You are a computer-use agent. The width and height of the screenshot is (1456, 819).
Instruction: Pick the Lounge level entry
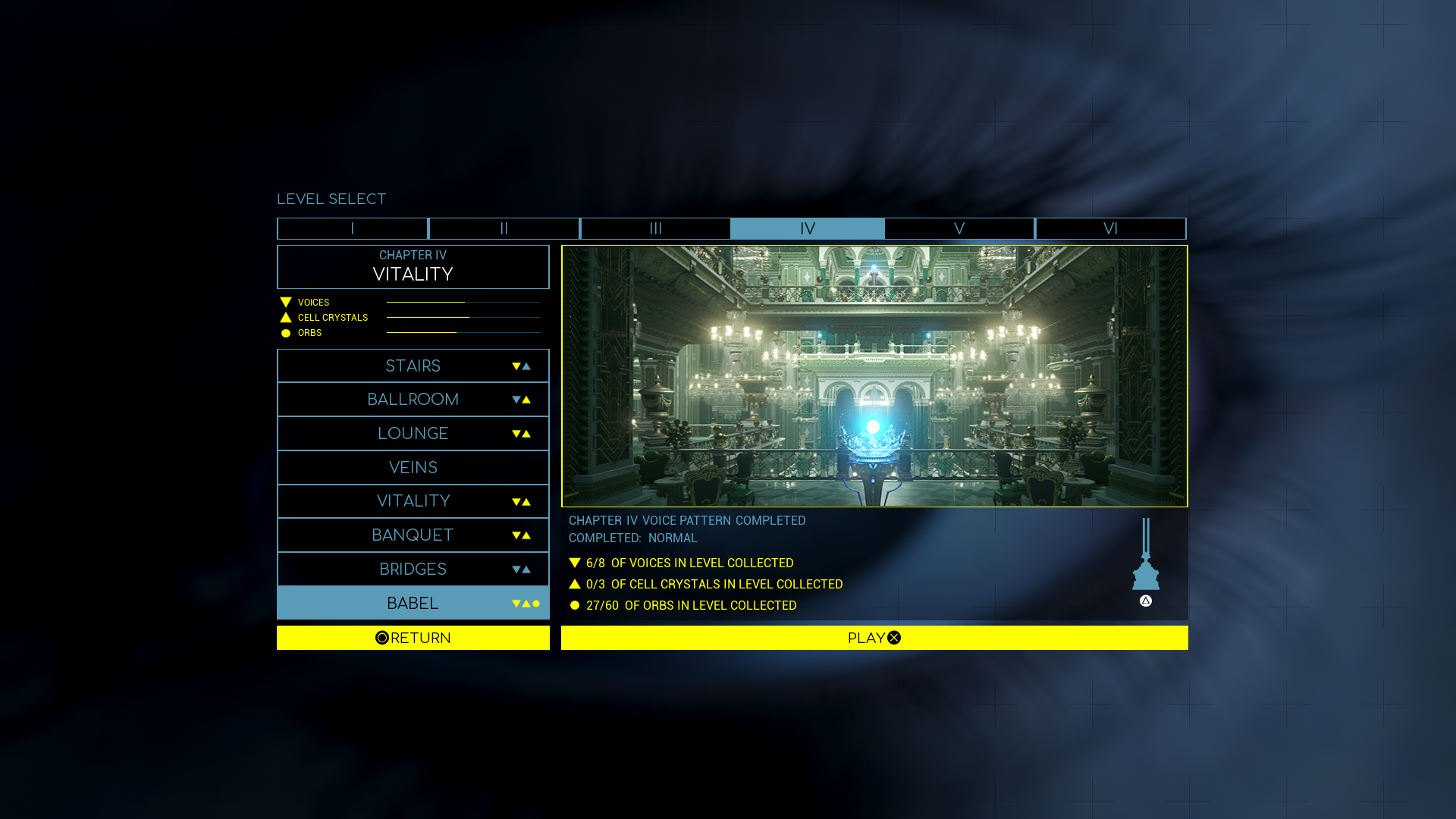(413, 433)
